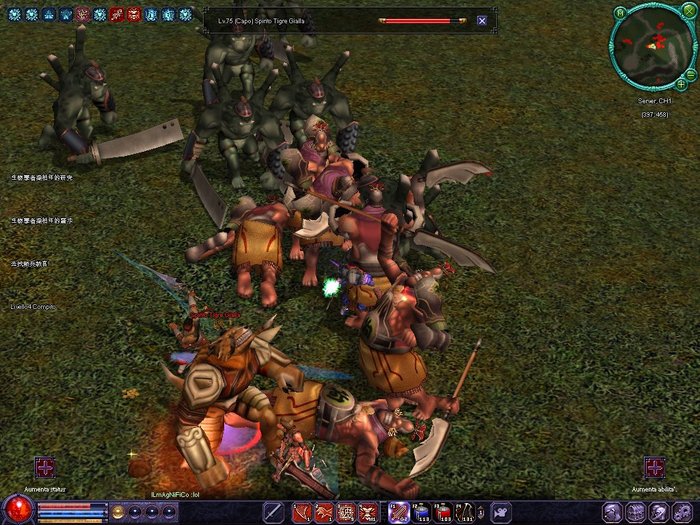Close the Spirito Tigre Gialla target panel
Viewport: 700px width, 525px height.
coord(482,20)
